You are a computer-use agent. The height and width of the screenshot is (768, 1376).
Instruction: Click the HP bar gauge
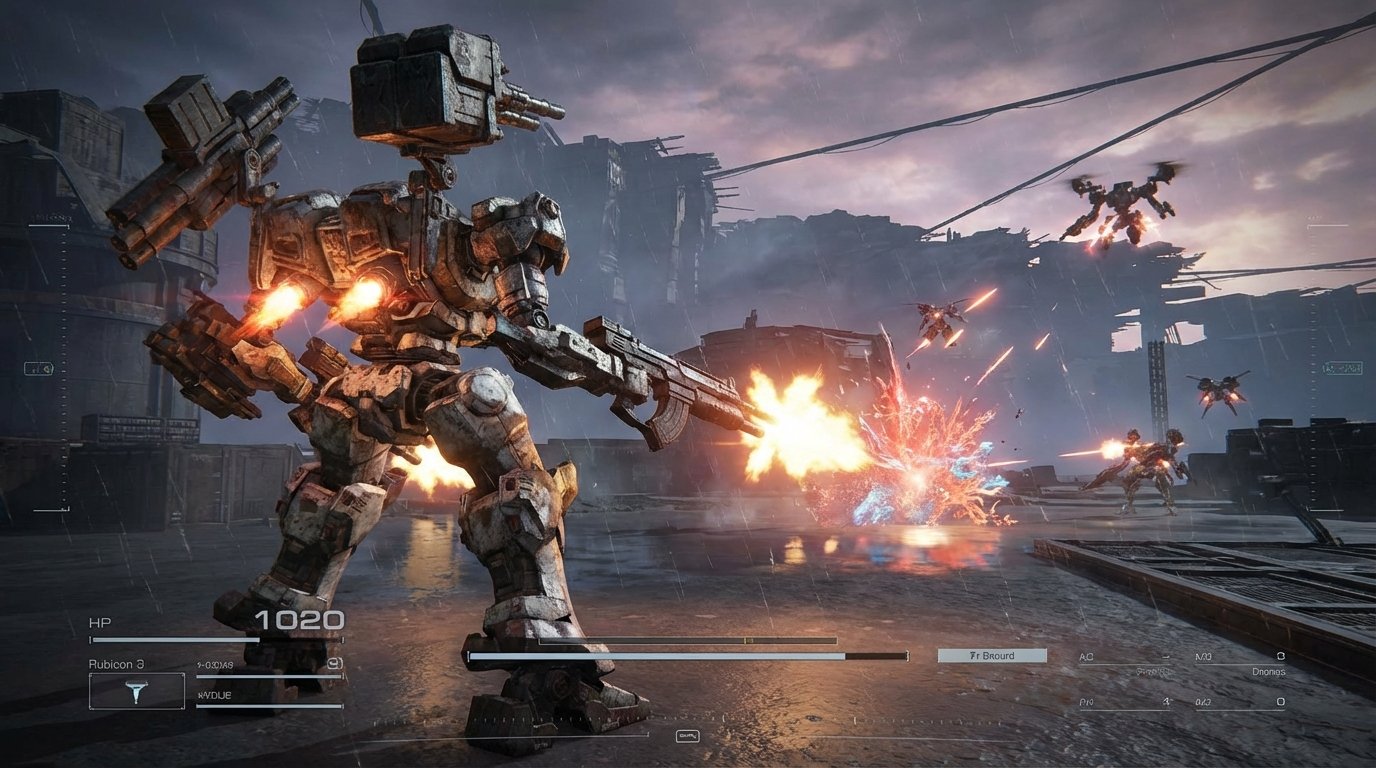click(x=202, y=639)
